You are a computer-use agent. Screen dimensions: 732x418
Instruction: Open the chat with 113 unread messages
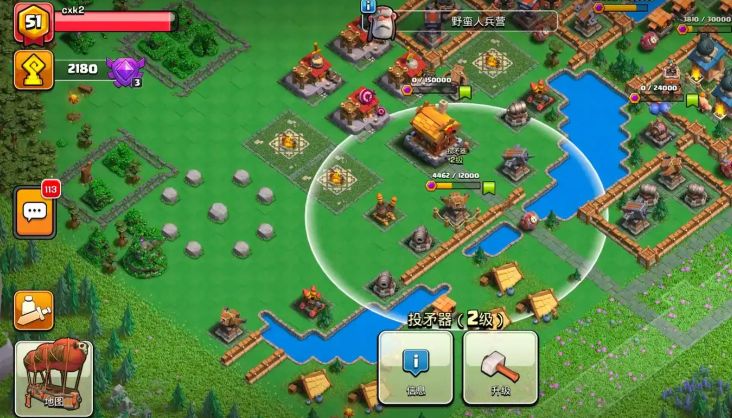34,212
